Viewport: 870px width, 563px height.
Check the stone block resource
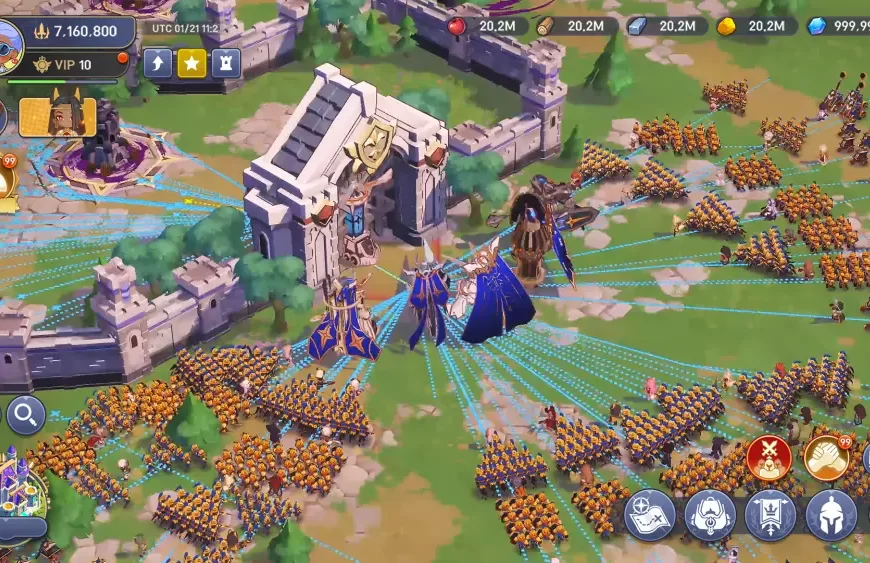637,26
